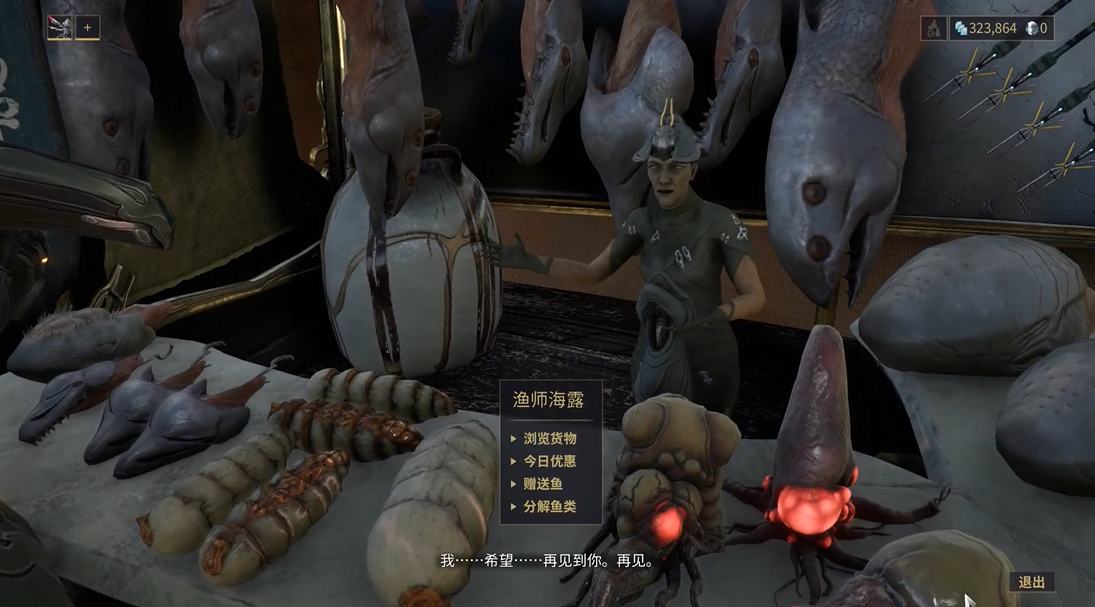The image size is (1095, 607).
Task: Exit the vendor with the 退出 button
Action: tap(1031, 582)
